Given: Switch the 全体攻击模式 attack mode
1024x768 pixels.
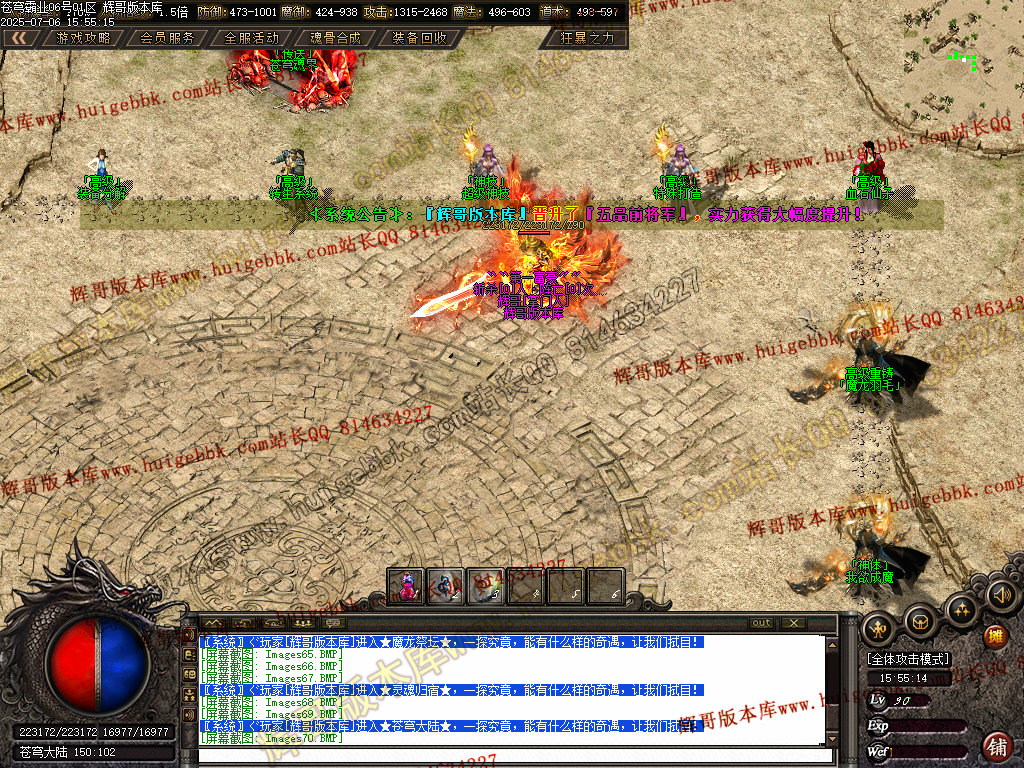Looking at the screenshot, I should 909,660.
